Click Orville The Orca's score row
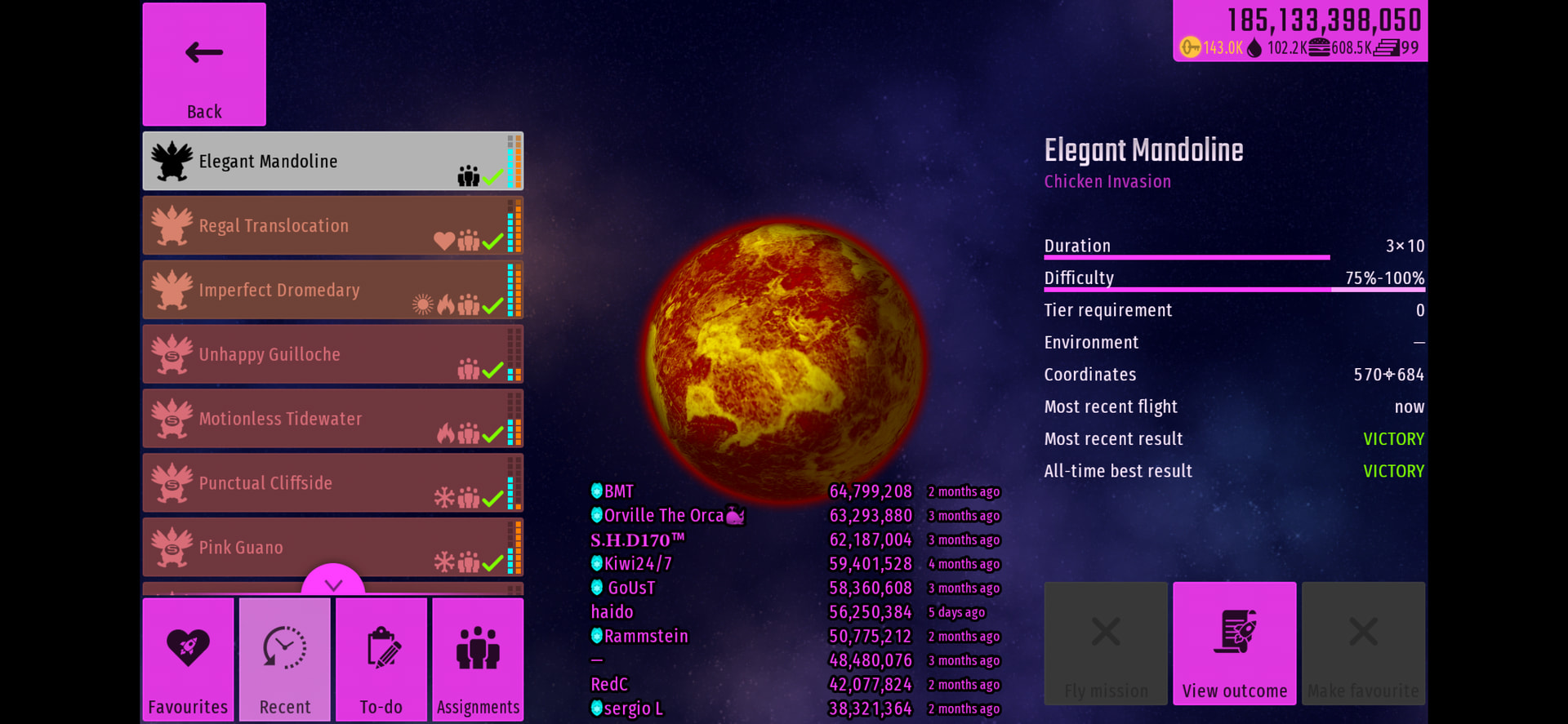Viewport: 1568px width, 724px height. [x=794, y=516]
